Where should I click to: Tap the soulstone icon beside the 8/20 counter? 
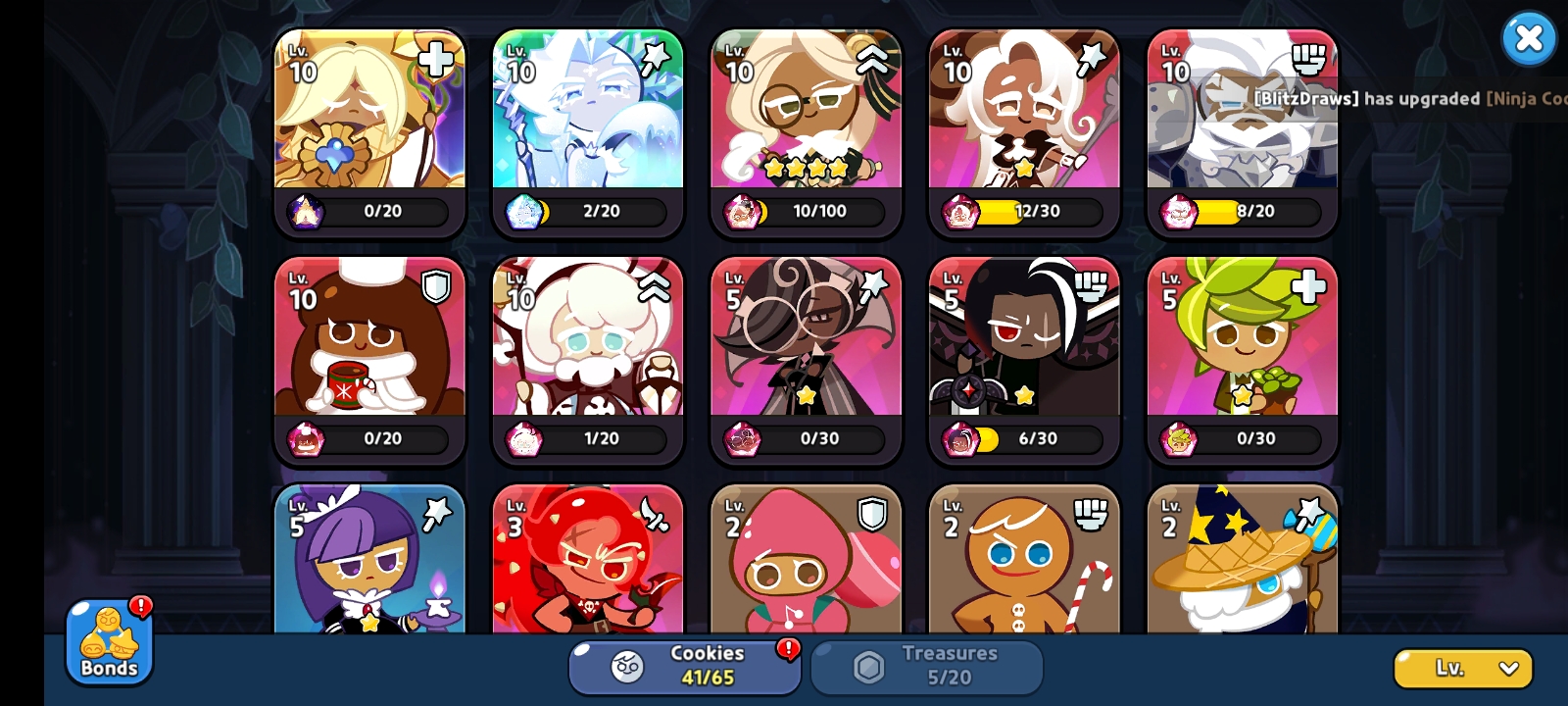tap(1177, 212)
